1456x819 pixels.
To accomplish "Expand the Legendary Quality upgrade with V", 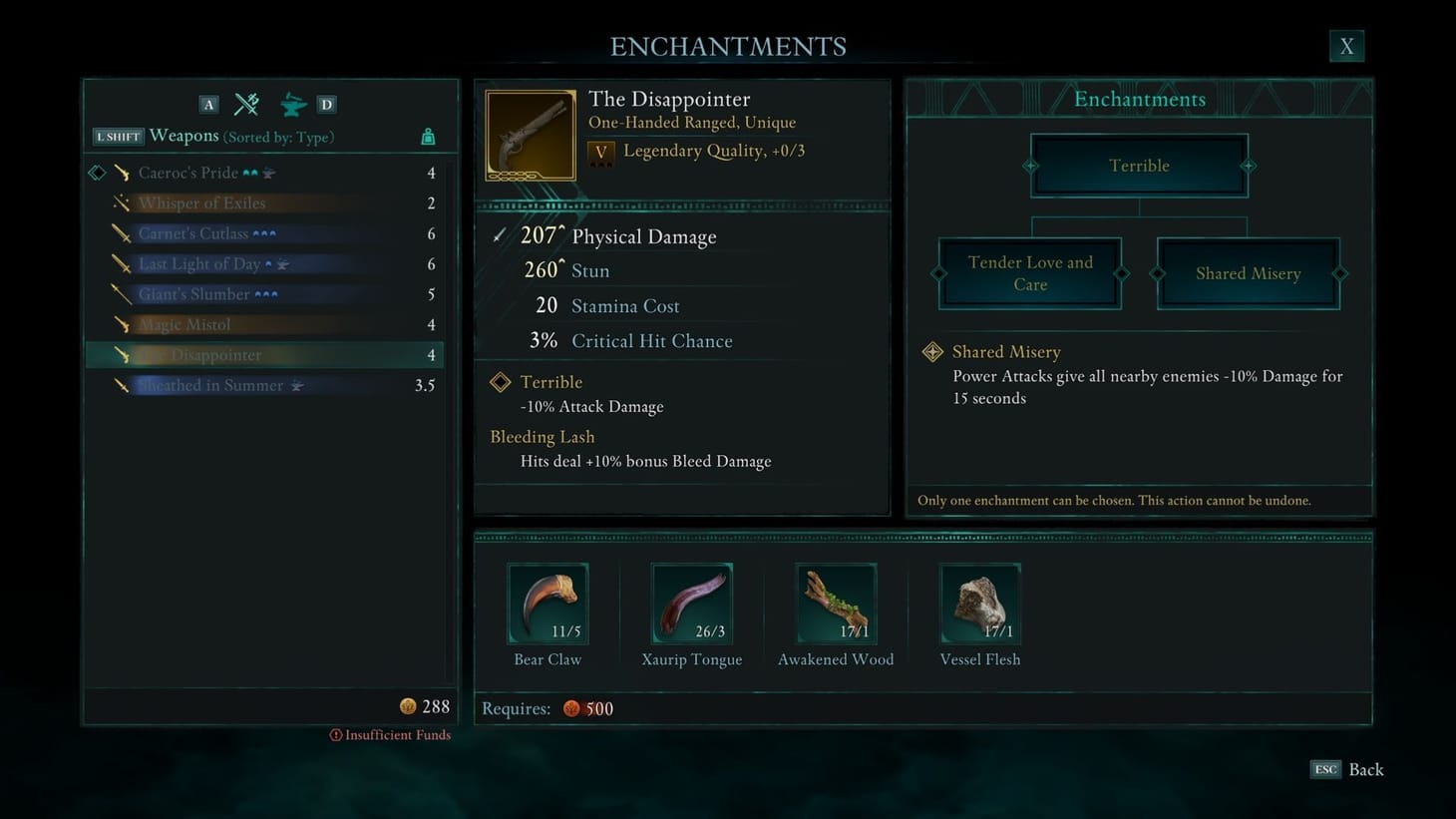I will click(600, 151).
